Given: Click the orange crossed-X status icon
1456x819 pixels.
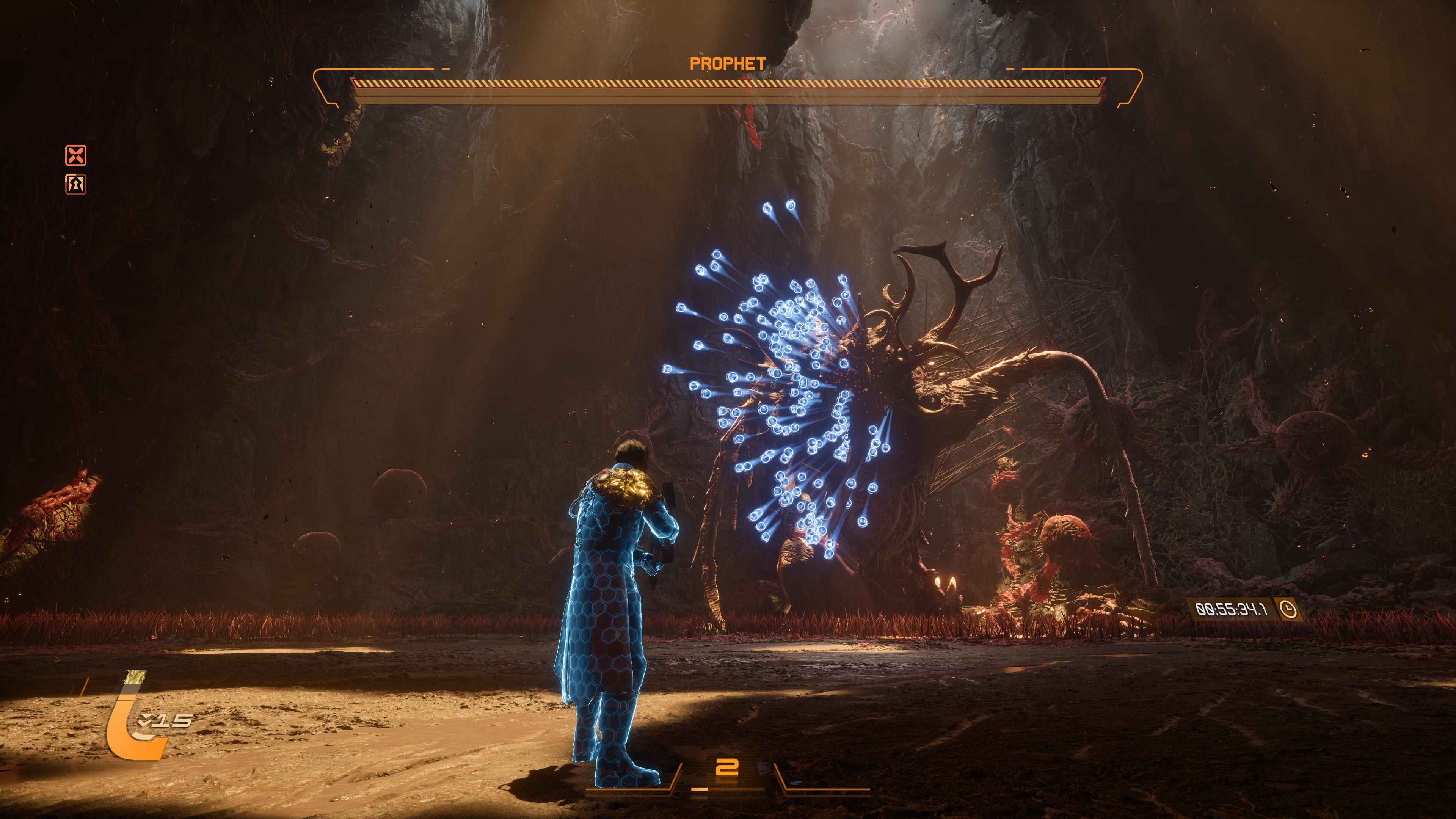Looking at the screenshot, I should pyautogui.click(x=76, y=155).
